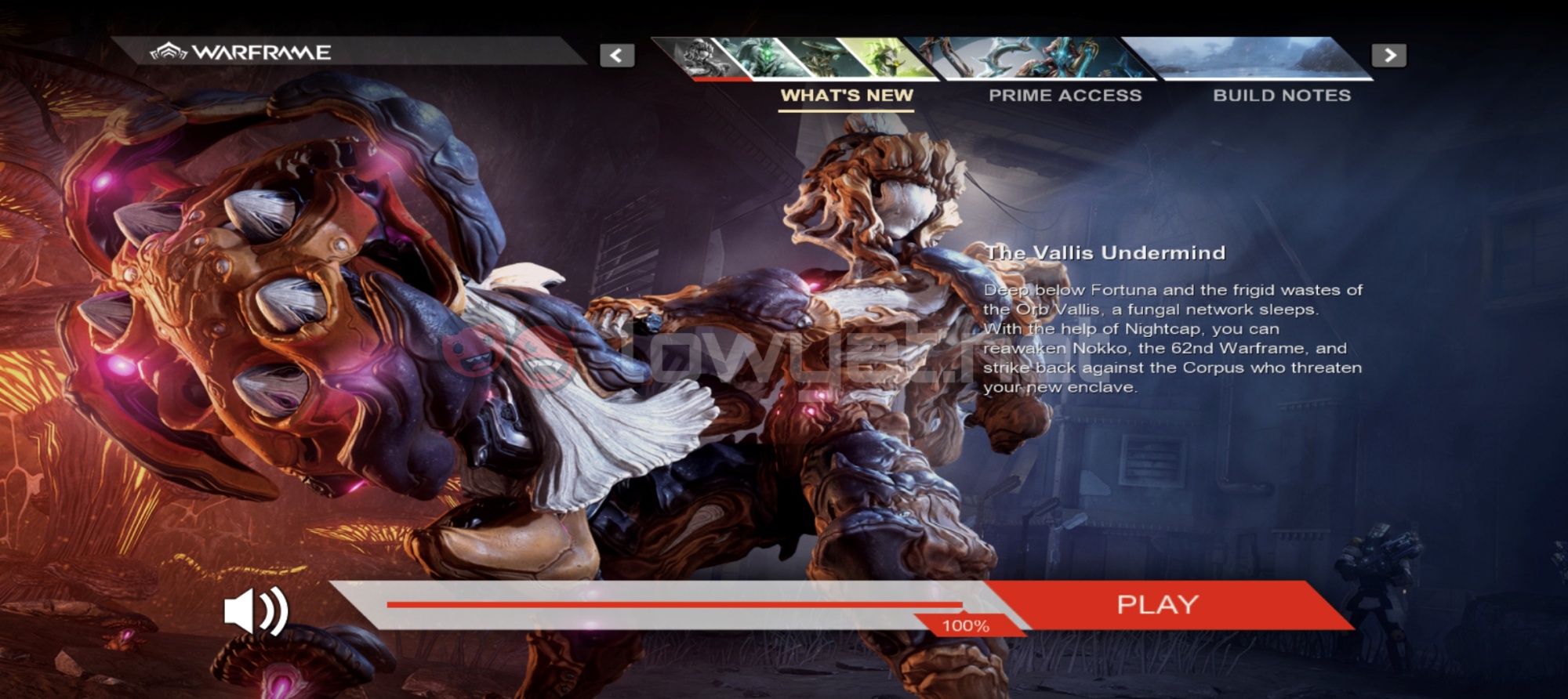Toggle sound with the speaker icon
1568x699 pixels.
point(256,611)
